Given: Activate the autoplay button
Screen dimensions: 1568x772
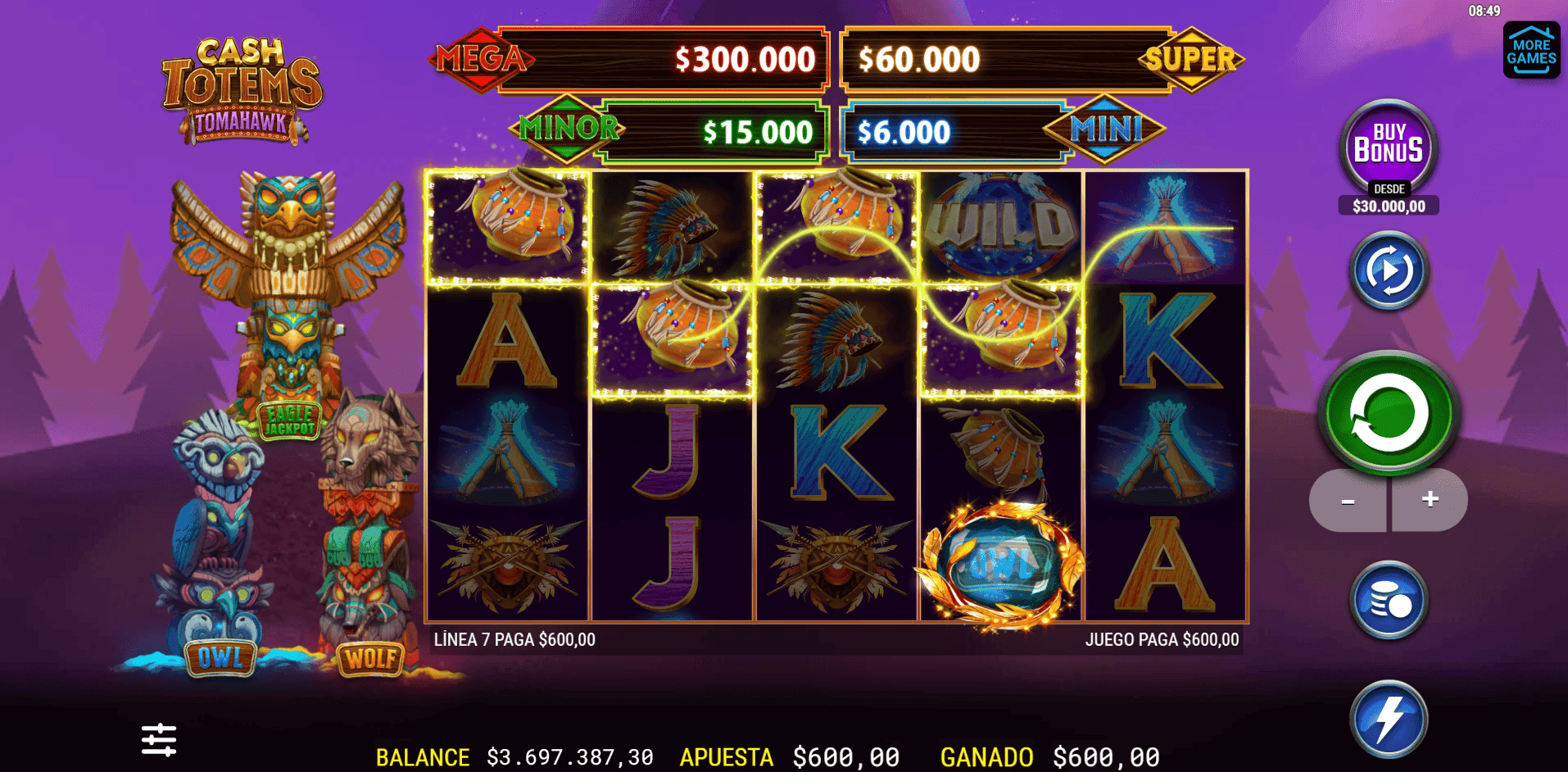Looking at the screenshot, I should [1389, 270].
